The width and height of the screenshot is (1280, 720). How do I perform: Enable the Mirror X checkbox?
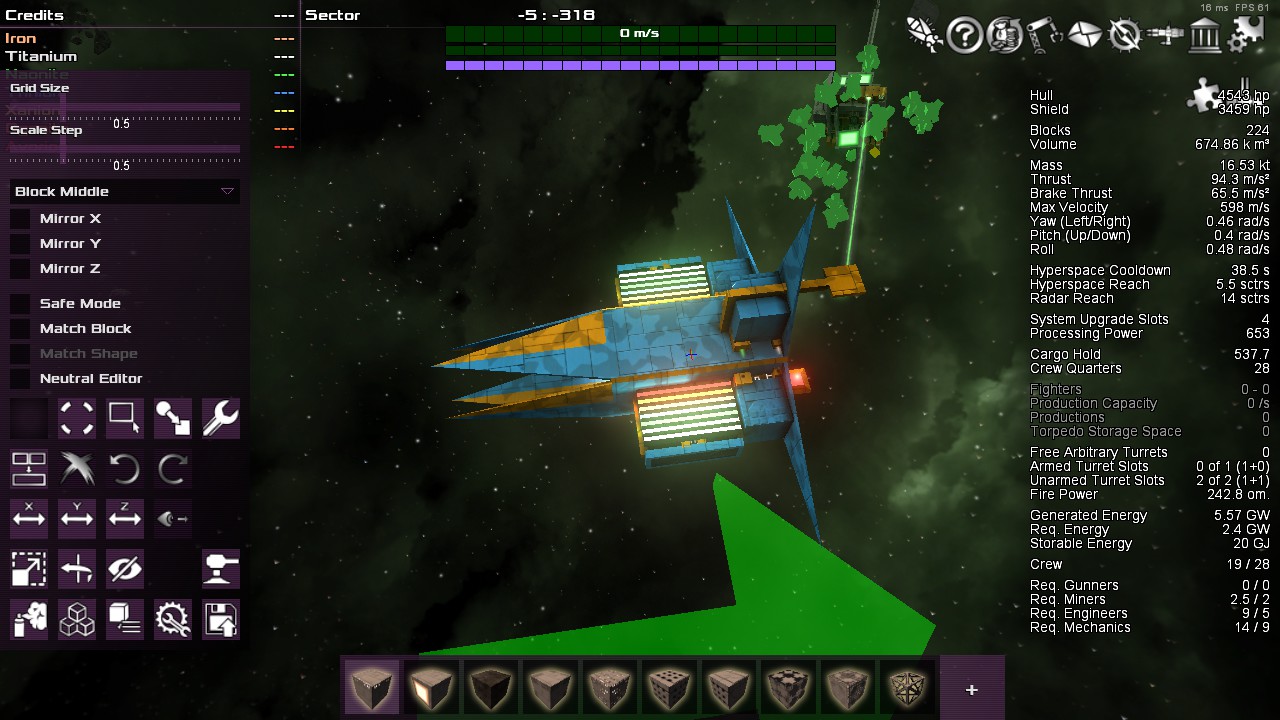coord(20,218)
